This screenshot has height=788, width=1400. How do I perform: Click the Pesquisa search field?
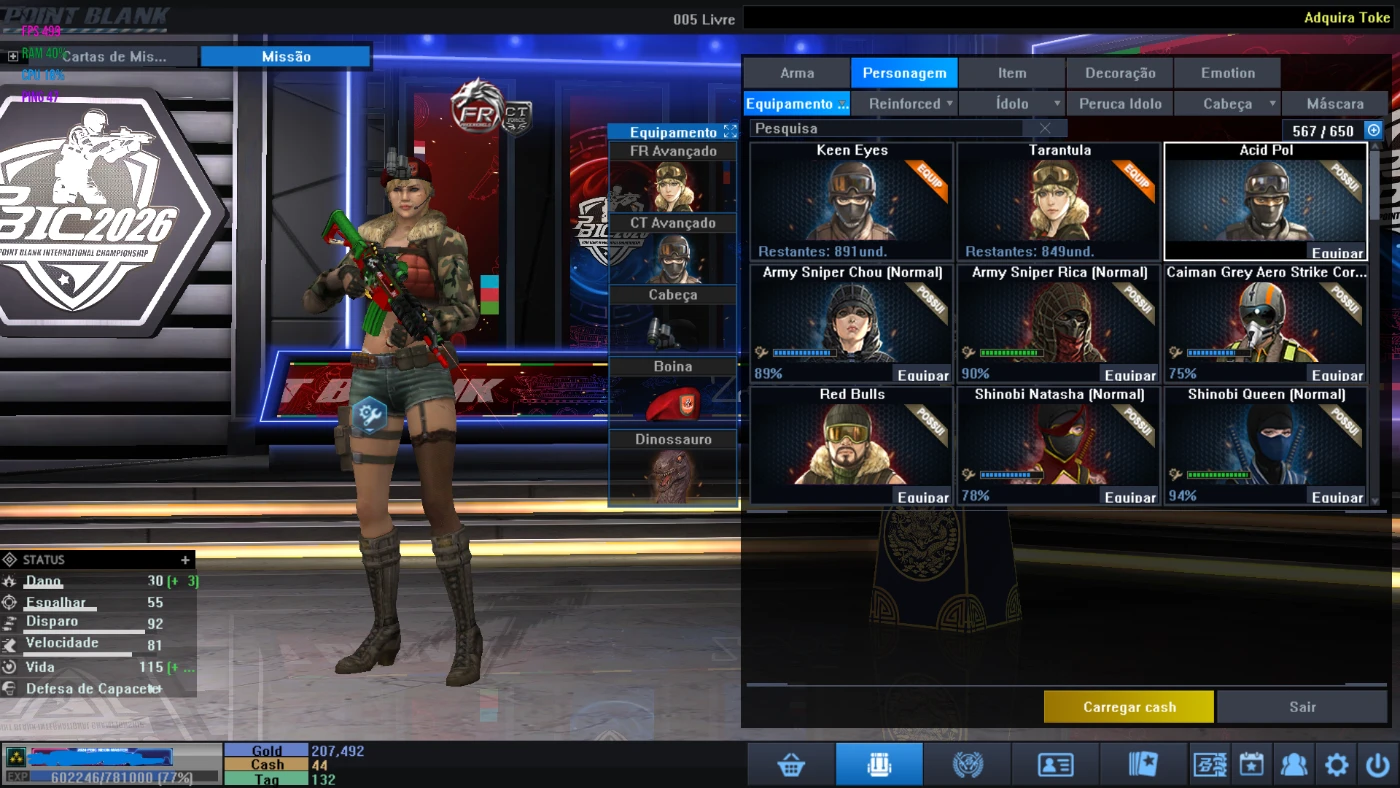886,129
